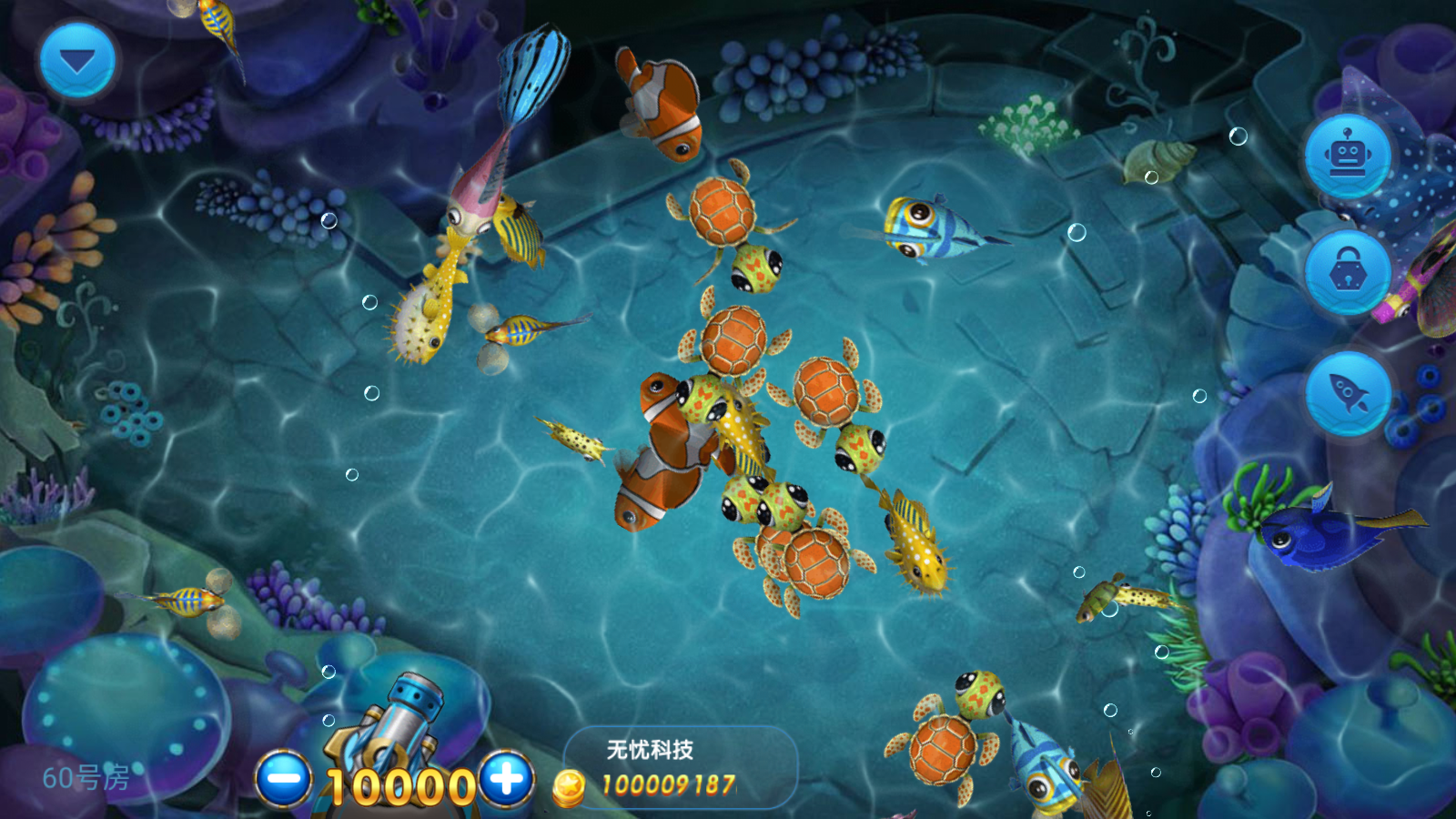This screenshot has width=1456, height=819.
Task: Decrease cannon bet with minus button
Action: tap(284, 780)
